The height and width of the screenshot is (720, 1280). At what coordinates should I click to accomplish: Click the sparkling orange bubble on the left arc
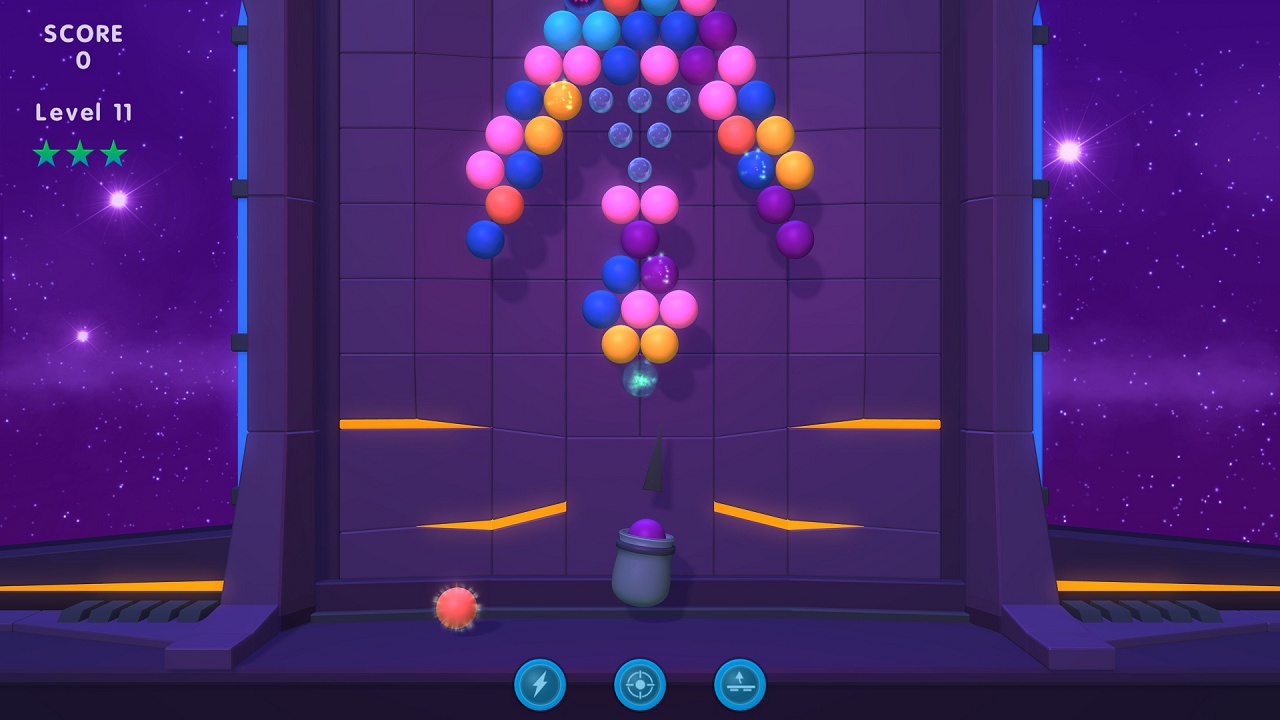(564, 100)
